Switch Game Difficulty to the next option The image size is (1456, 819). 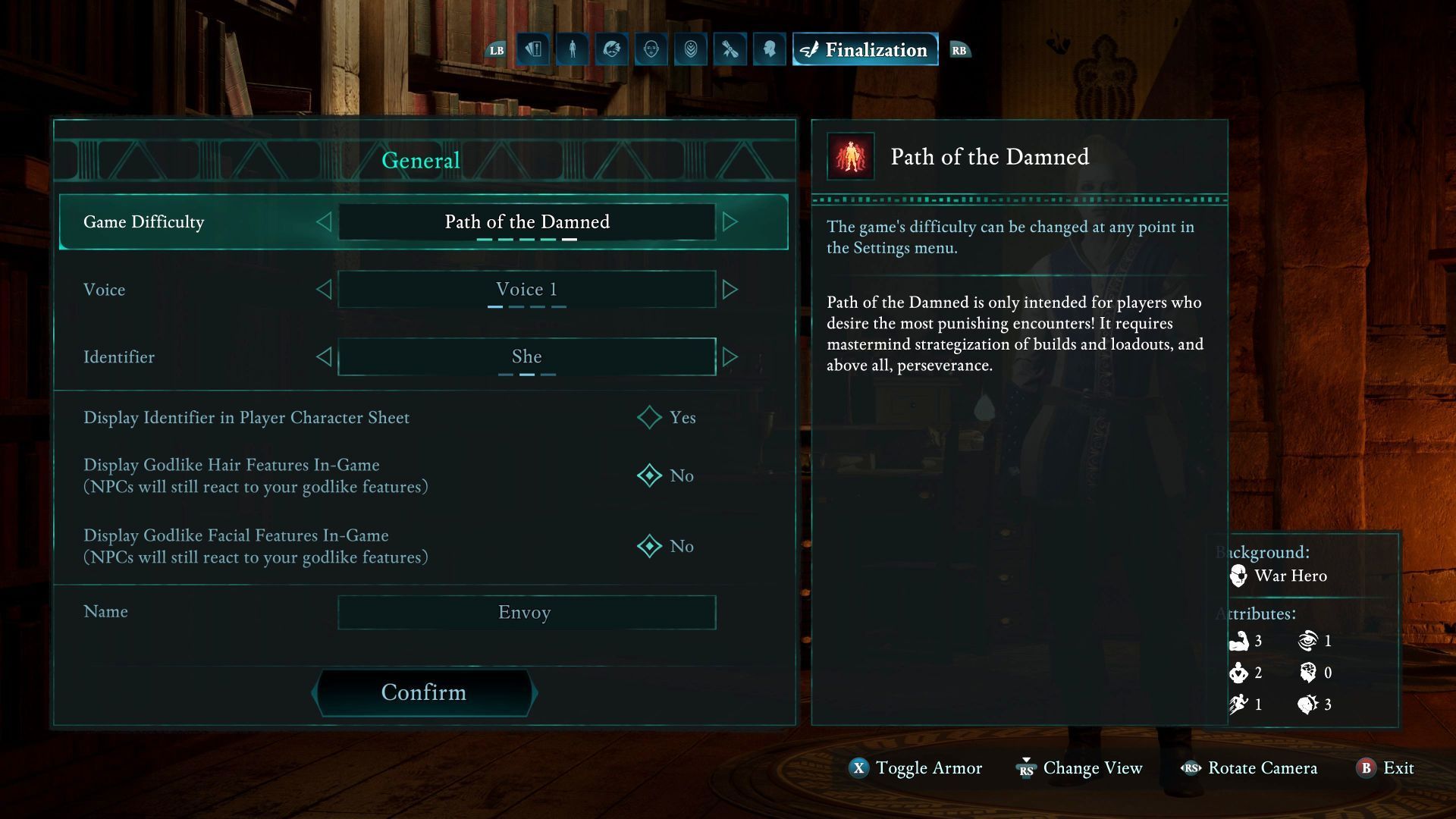coord(730,221)
